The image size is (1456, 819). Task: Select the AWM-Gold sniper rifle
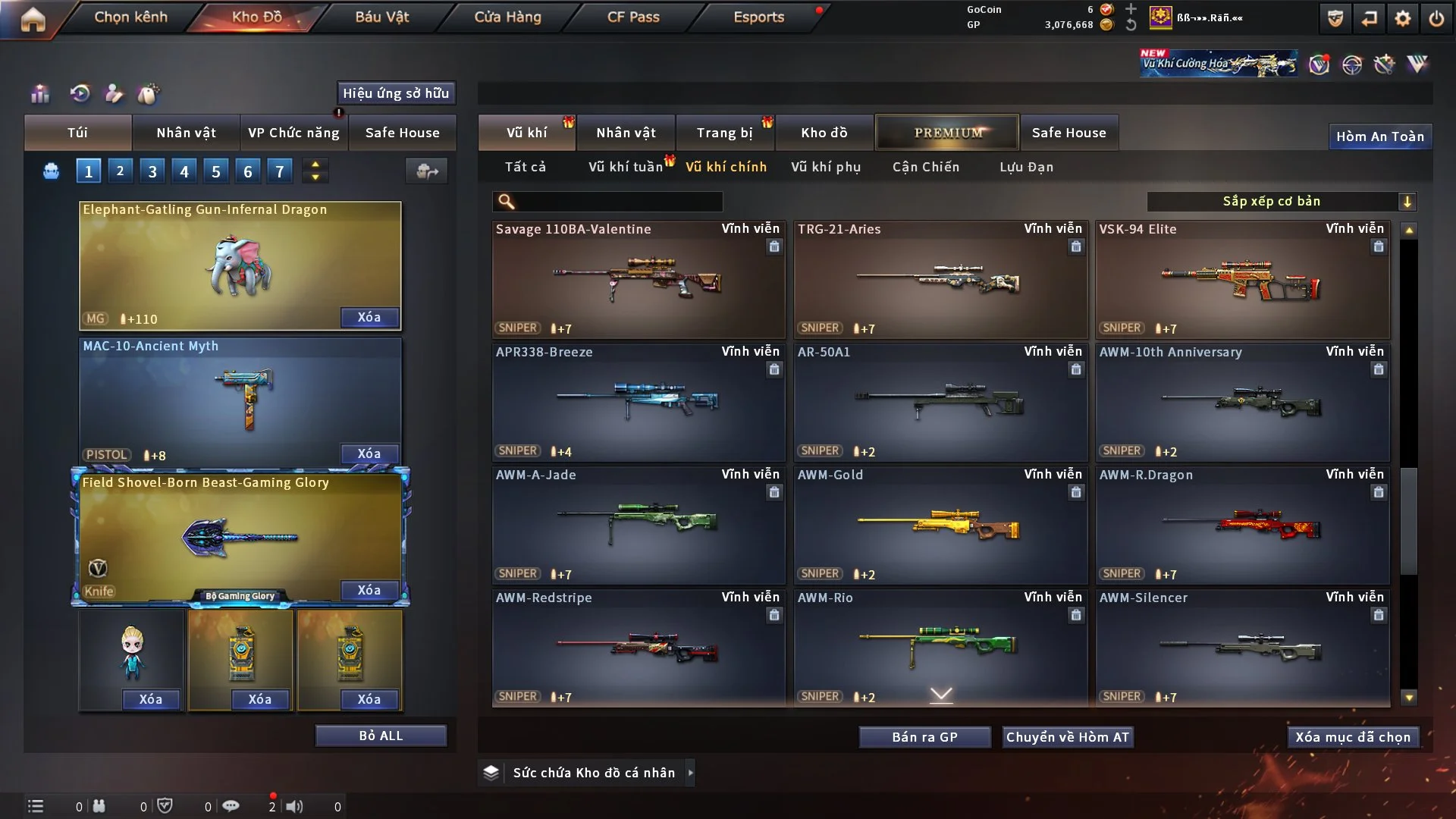tap(940, 525)
